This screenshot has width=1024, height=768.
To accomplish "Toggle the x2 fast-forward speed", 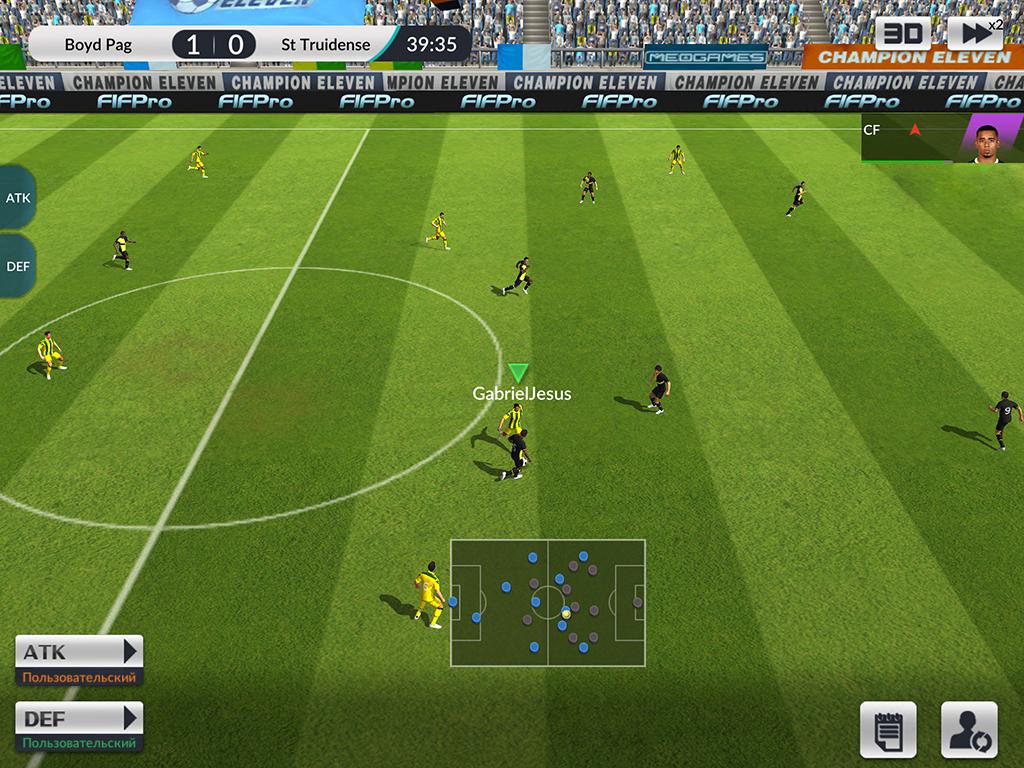I will coord(974,34).
